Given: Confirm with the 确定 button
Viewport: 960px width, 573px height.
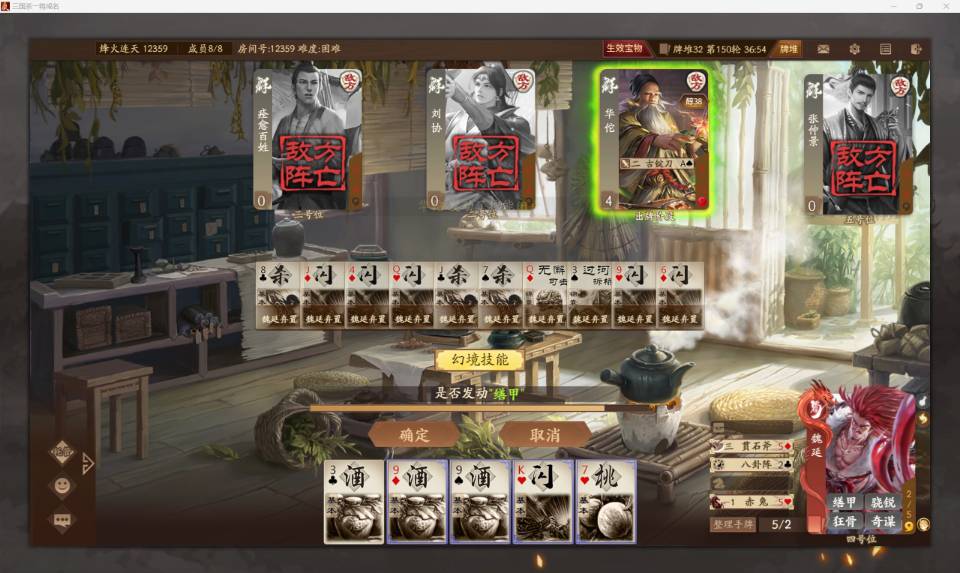Looking at the screenshot, I should [x=414, y=435].
